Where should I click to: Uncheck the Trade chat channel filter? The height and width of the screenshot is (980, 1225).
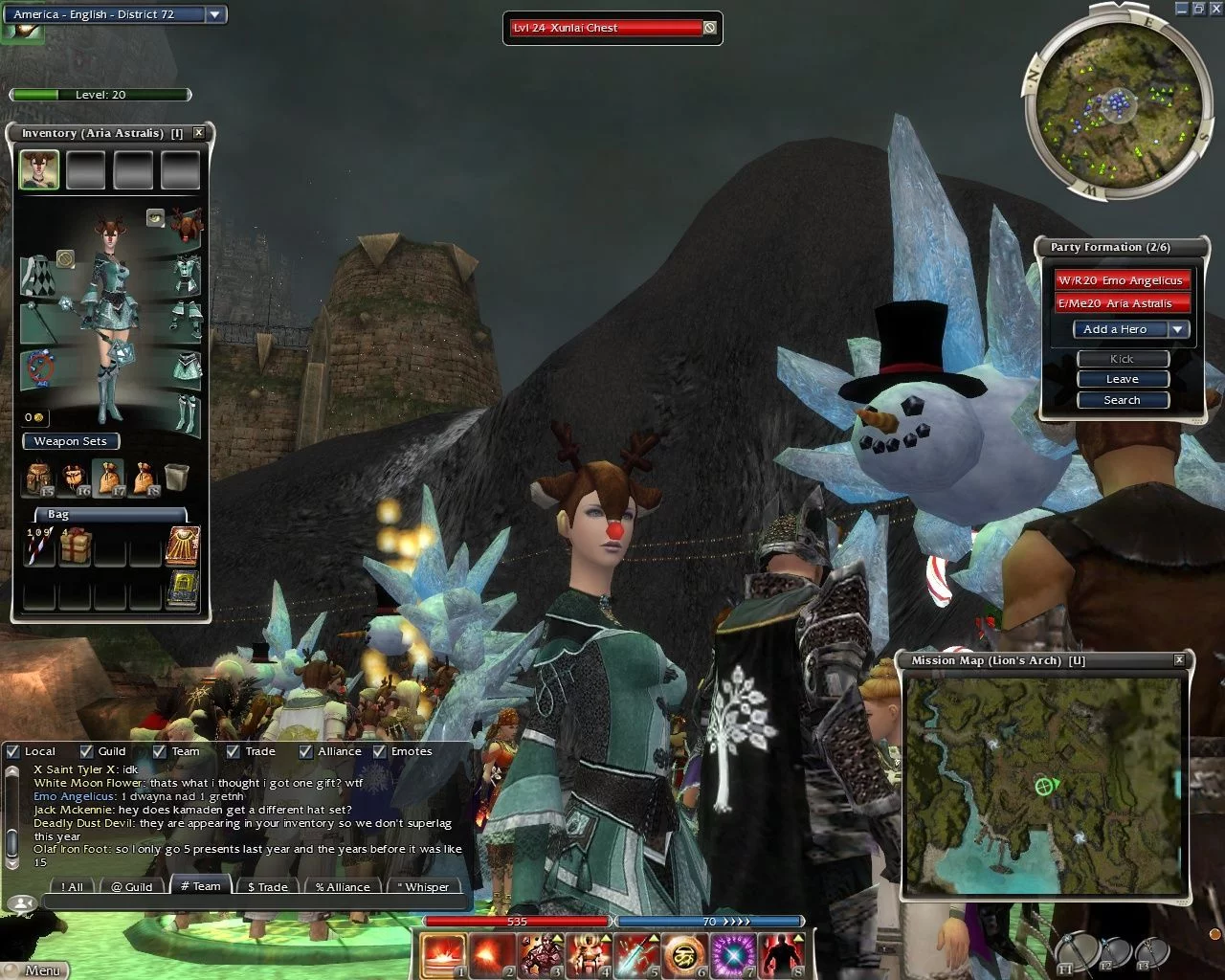233,751
